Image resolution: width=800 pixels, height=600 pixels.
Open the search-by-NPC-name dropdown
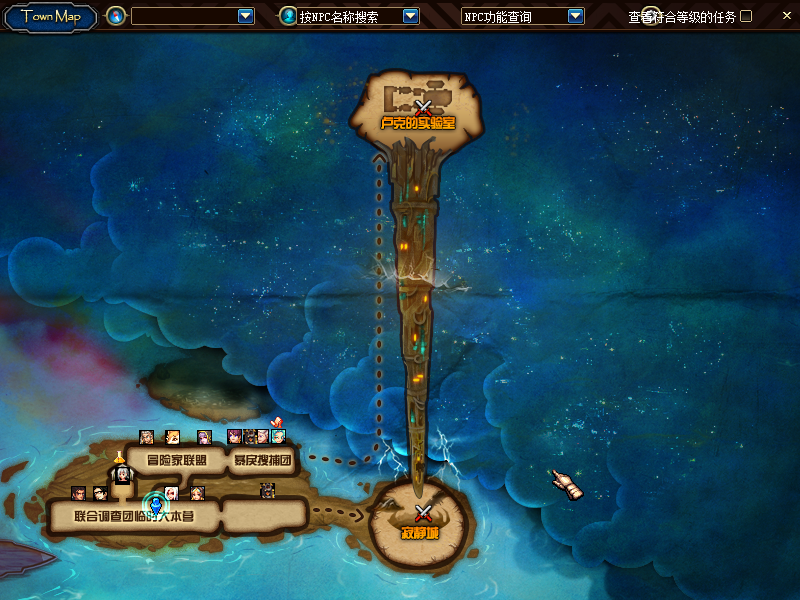[410, 16]
